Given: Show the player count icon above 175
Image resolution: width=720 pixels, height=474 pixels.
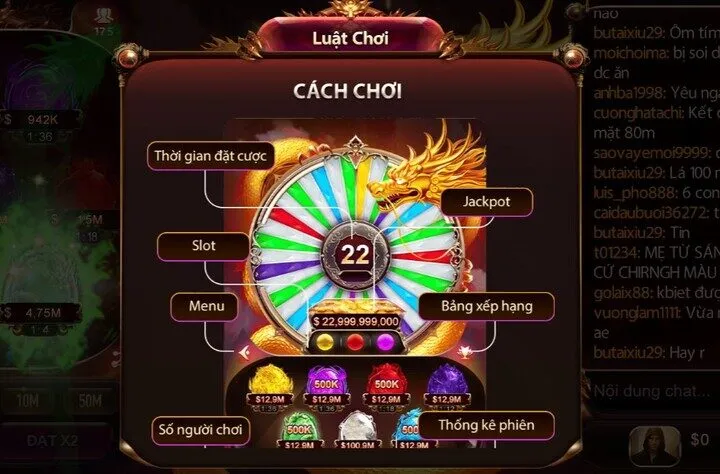Looking at the screenshot, I should (x=104, y=15).
